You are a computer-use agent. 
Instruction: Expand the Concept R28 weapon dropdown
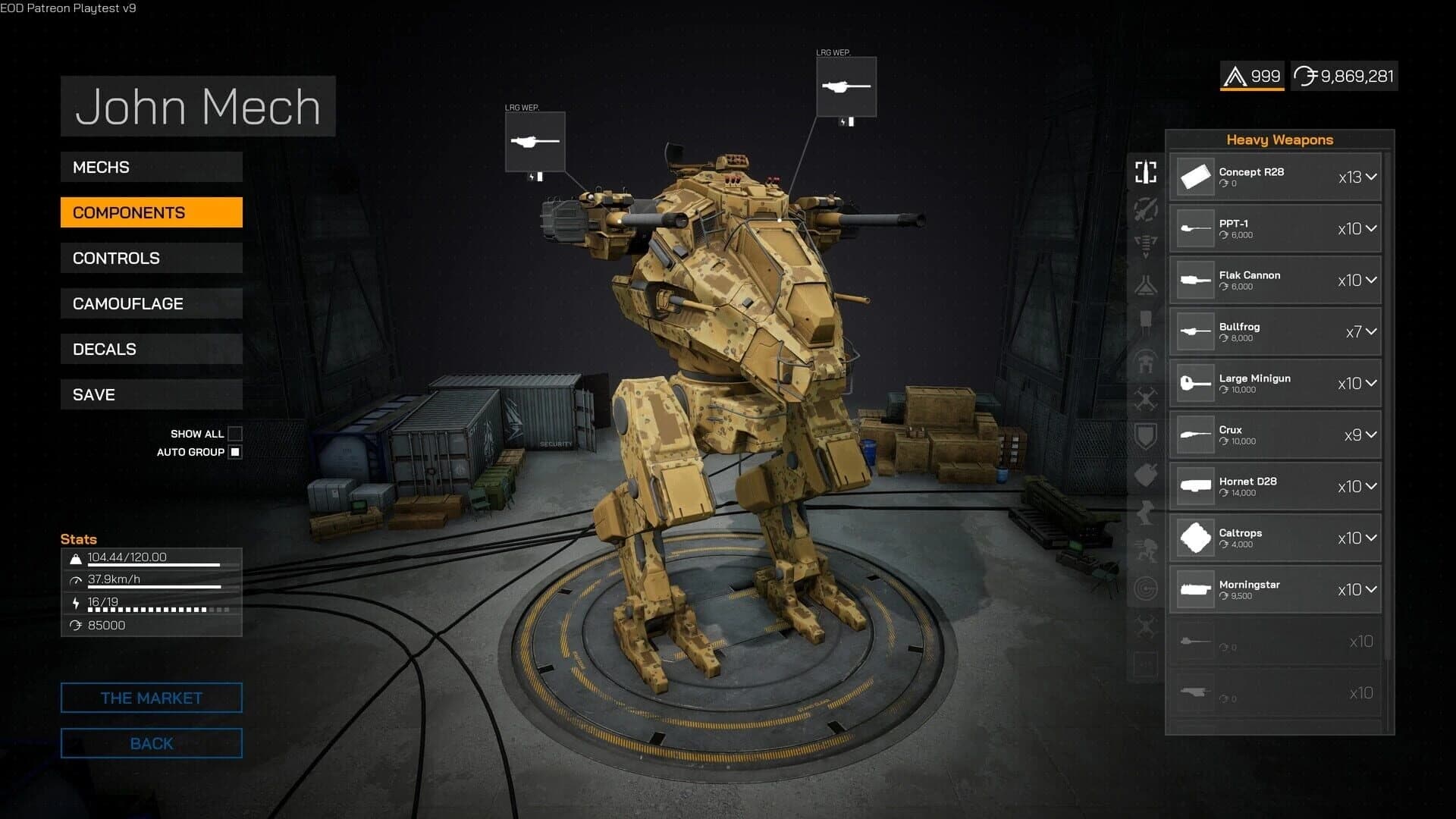coord(1370,177)
